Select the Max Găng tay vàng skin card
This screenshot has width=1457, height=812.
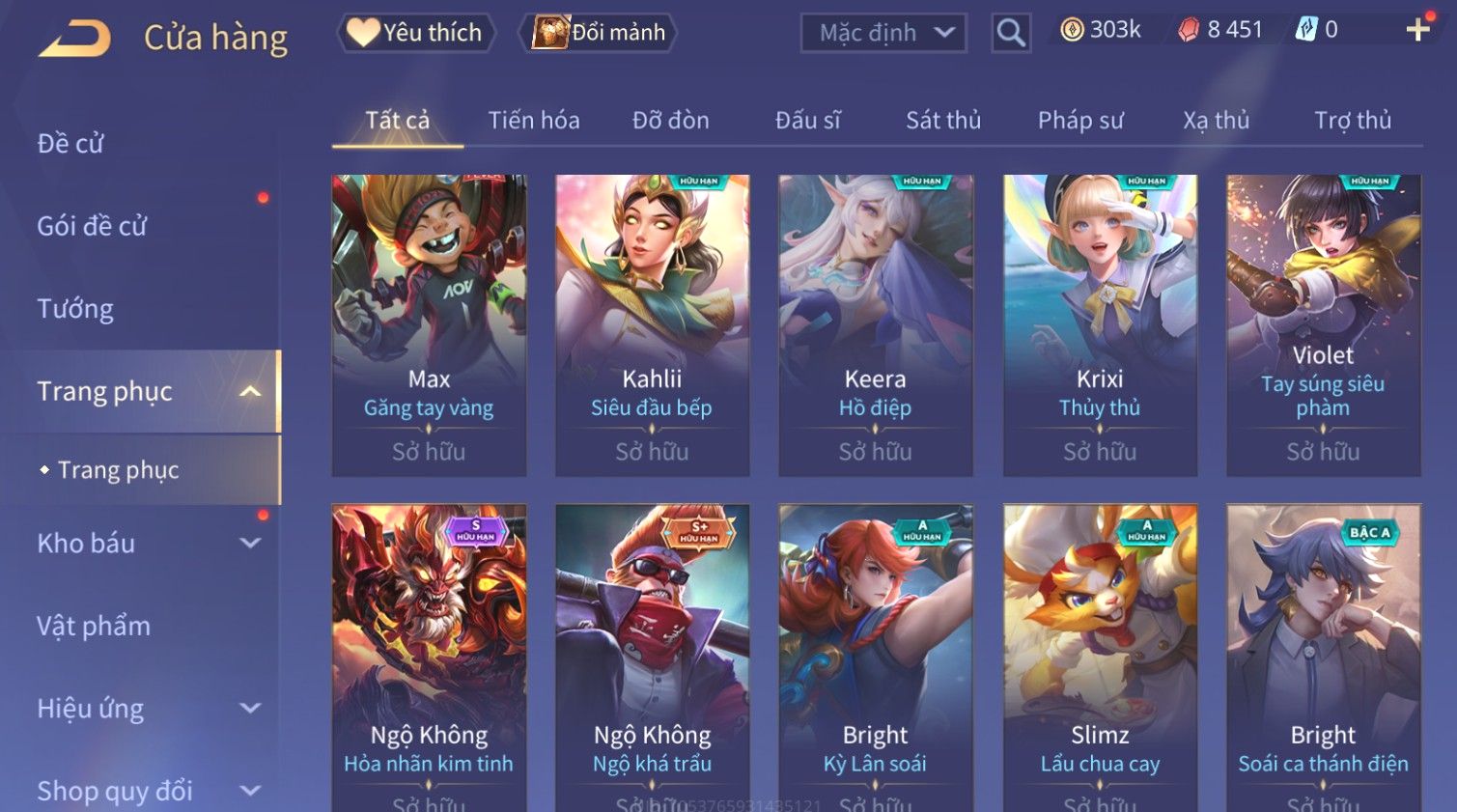coord(429,324)
